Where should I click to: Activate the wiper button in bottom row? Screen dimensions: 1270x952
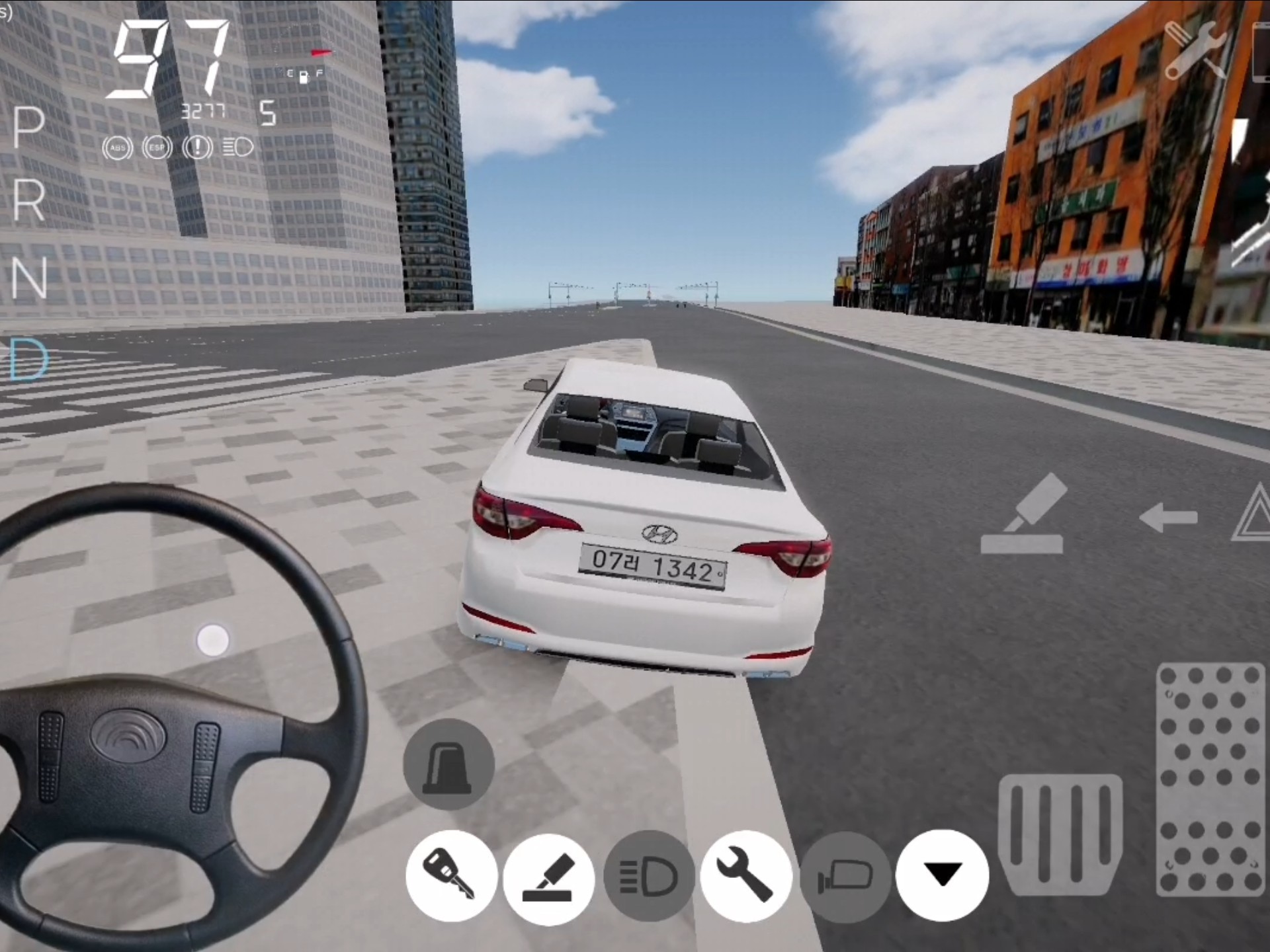coord(548,877)
